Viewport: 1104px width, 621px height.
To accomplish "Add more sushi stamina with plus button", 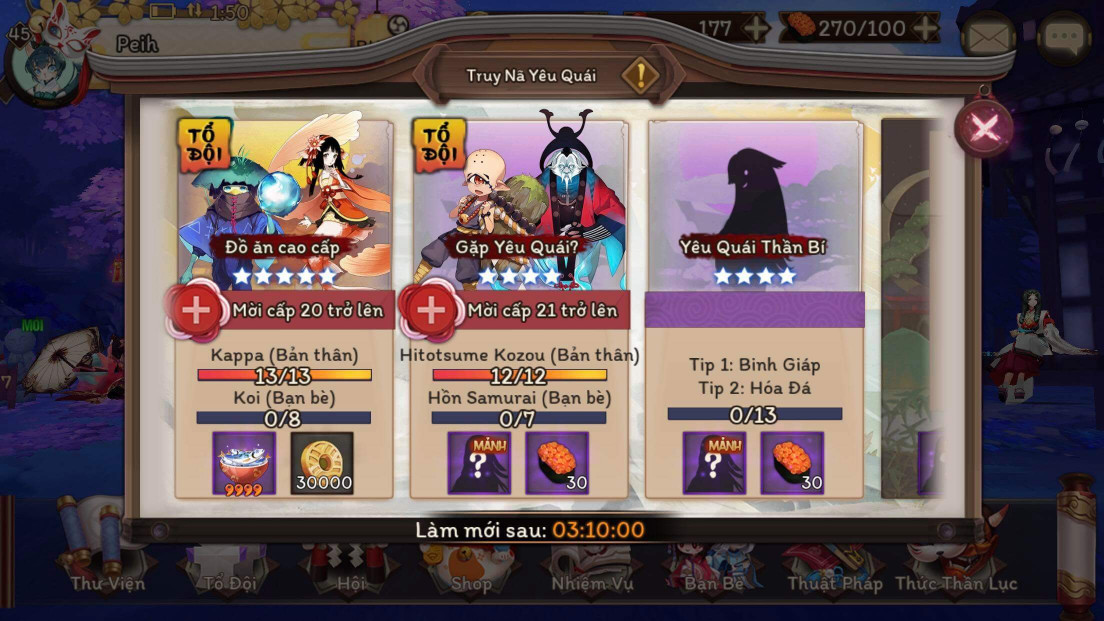I will [x=927, y=28].
